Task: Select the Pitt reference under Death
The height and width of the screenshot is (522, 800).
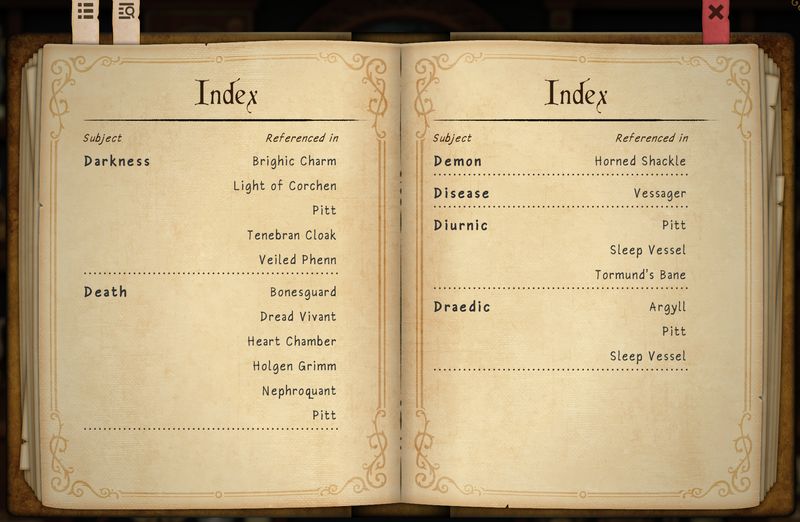Action: [324, 415]
